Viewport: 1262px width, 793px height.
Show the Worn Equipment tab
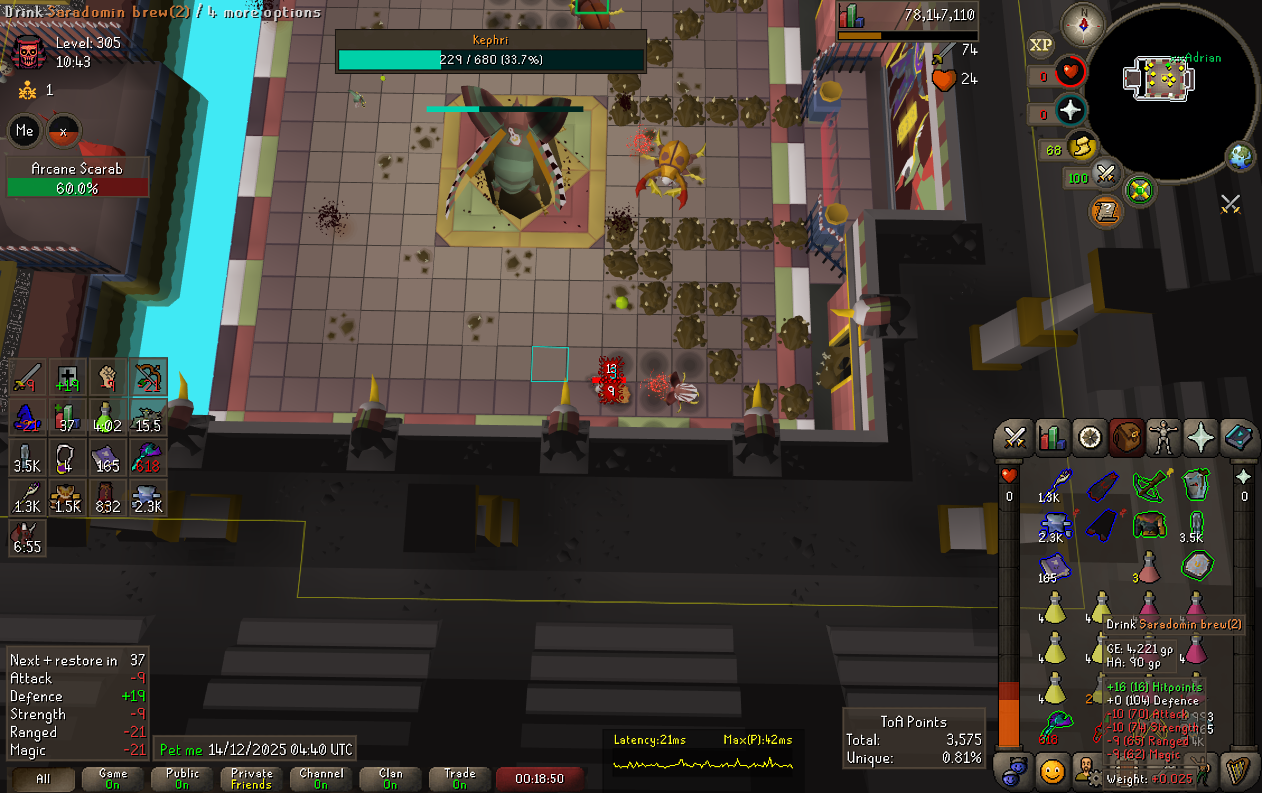coord(1164,437)
